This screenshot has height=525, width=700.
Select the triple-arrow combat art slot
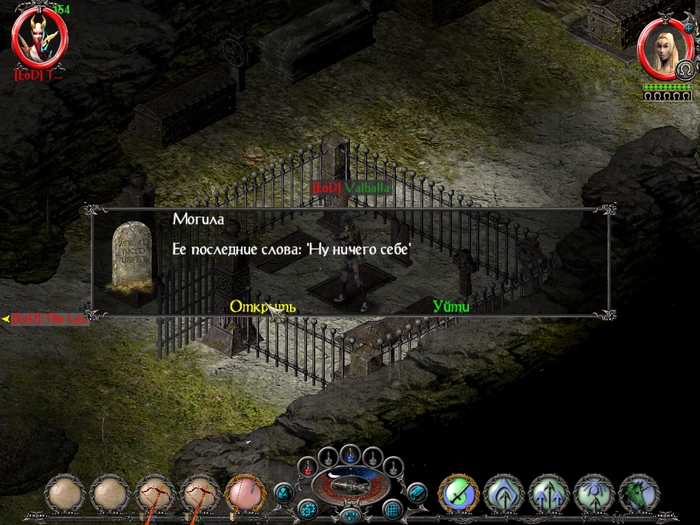[x=549, y=494]
